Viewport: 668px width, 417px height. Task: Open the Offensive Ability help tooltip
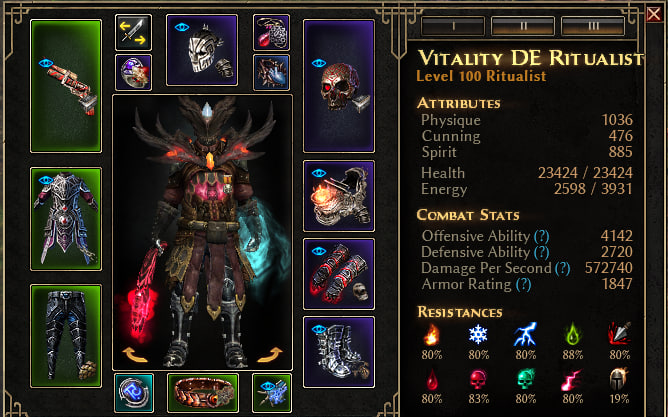[542, 234]
